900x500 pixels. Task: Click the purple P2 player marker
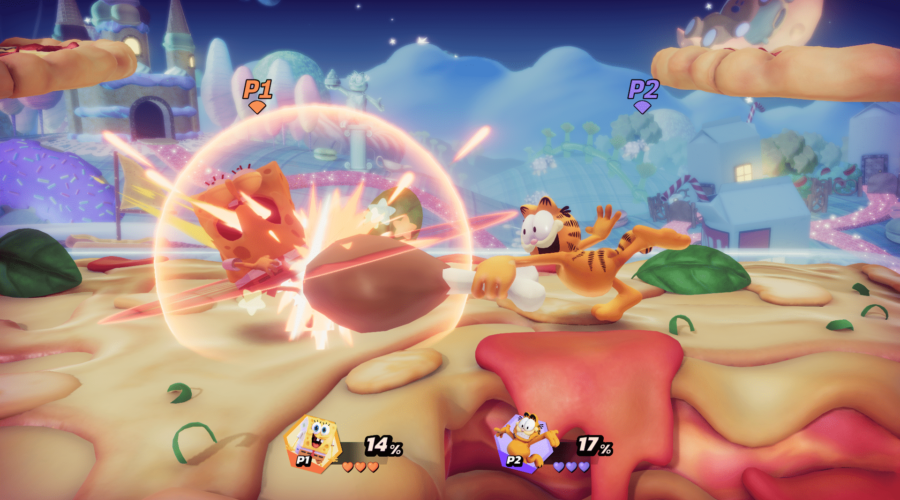tap(643, 93)
